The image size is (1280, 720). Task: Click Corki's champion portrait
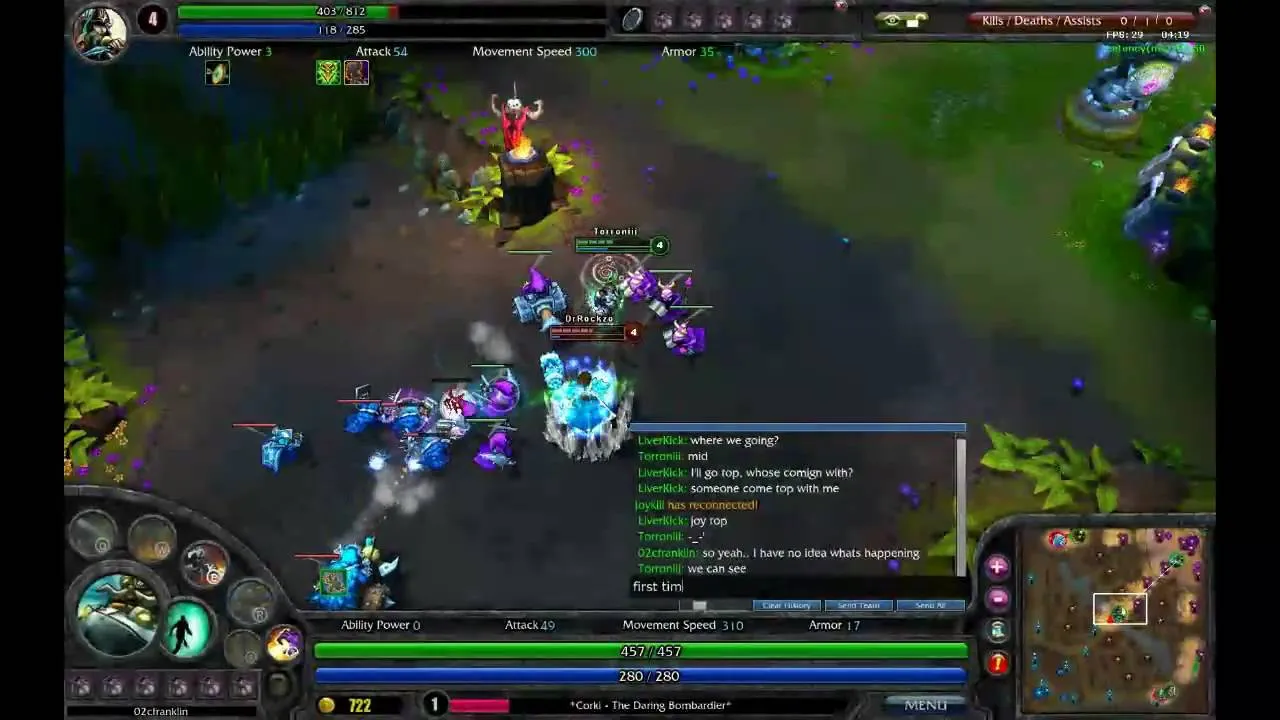tap(118, 610)
